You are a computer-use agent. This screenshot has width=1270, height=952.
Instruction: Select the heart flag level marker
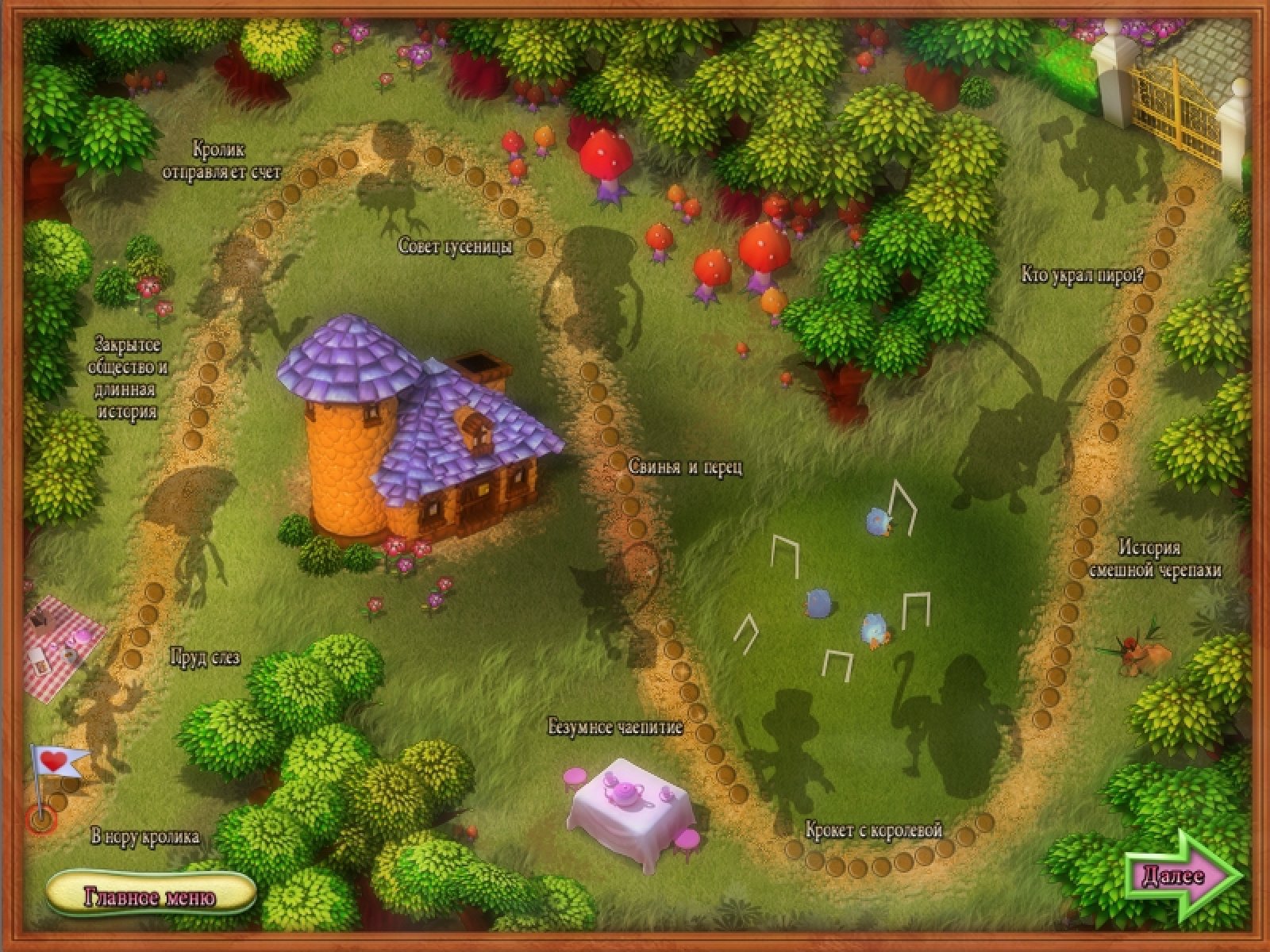coord(56,763)
